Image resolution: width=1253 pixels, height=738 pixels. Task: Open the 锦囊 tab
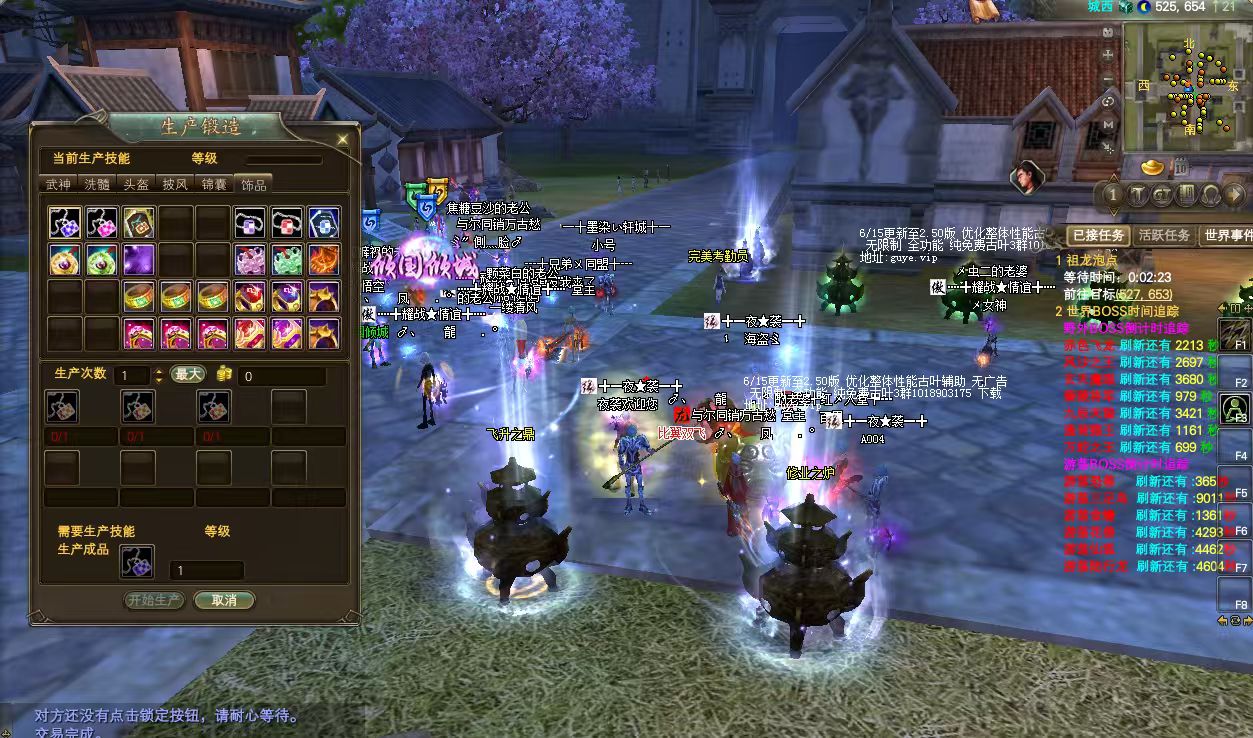point(214,184)
